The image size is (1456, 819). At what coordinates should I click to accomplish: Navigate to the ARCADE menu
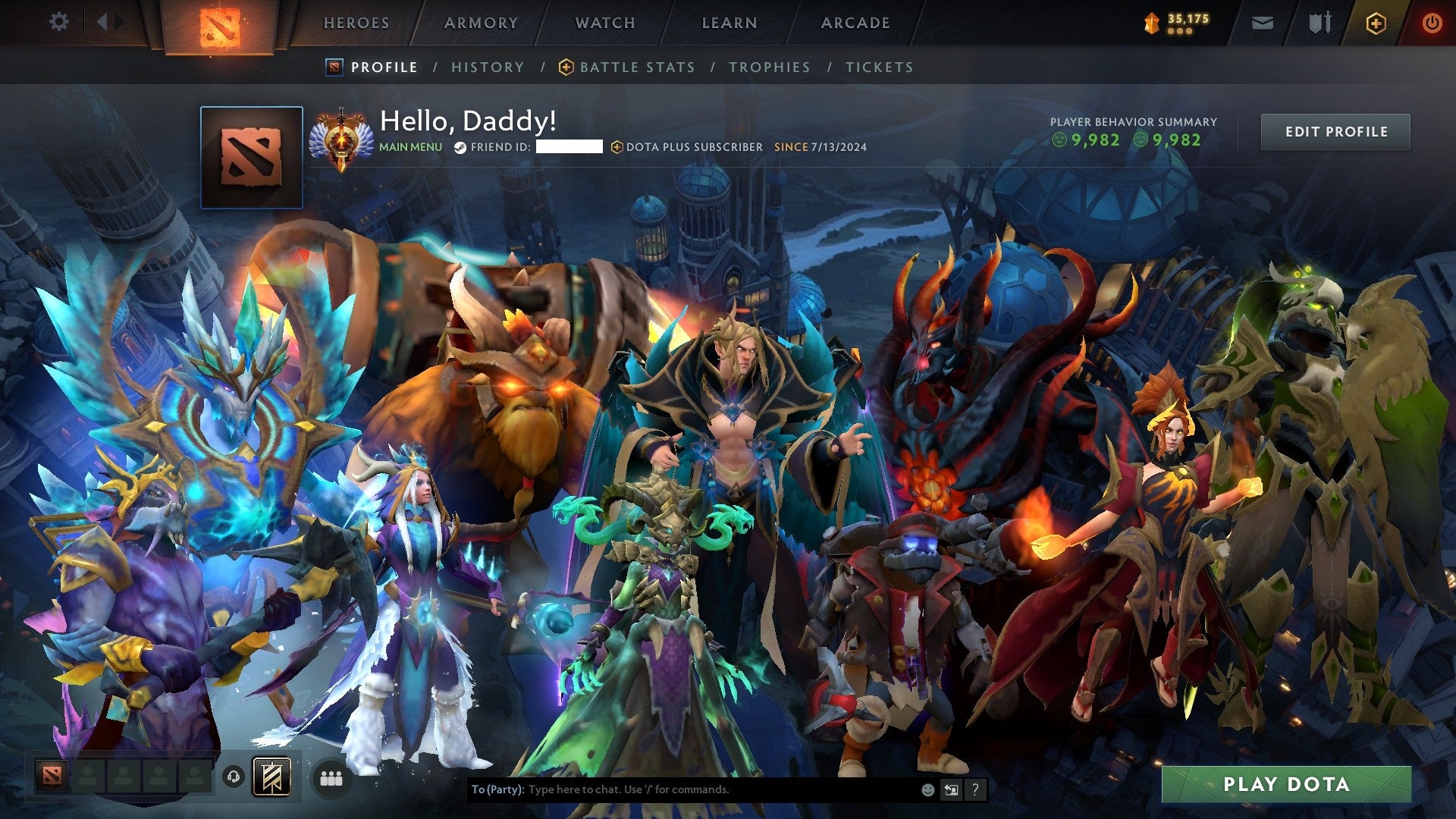pos(855,23)
